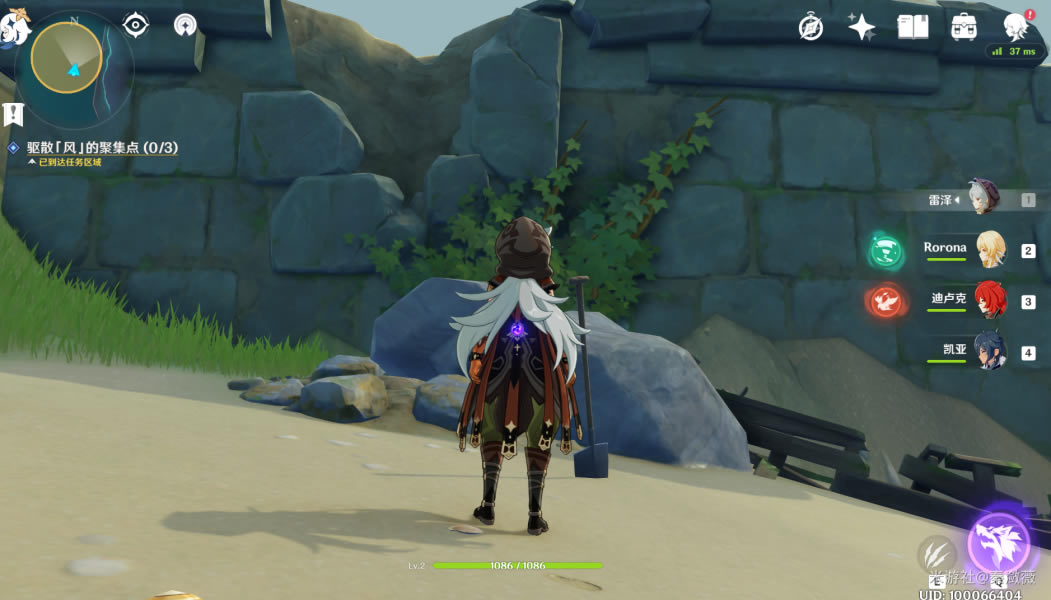Open the circular minimap
Viewport: 1051px width, 600px height.
(x=66, y=58)
